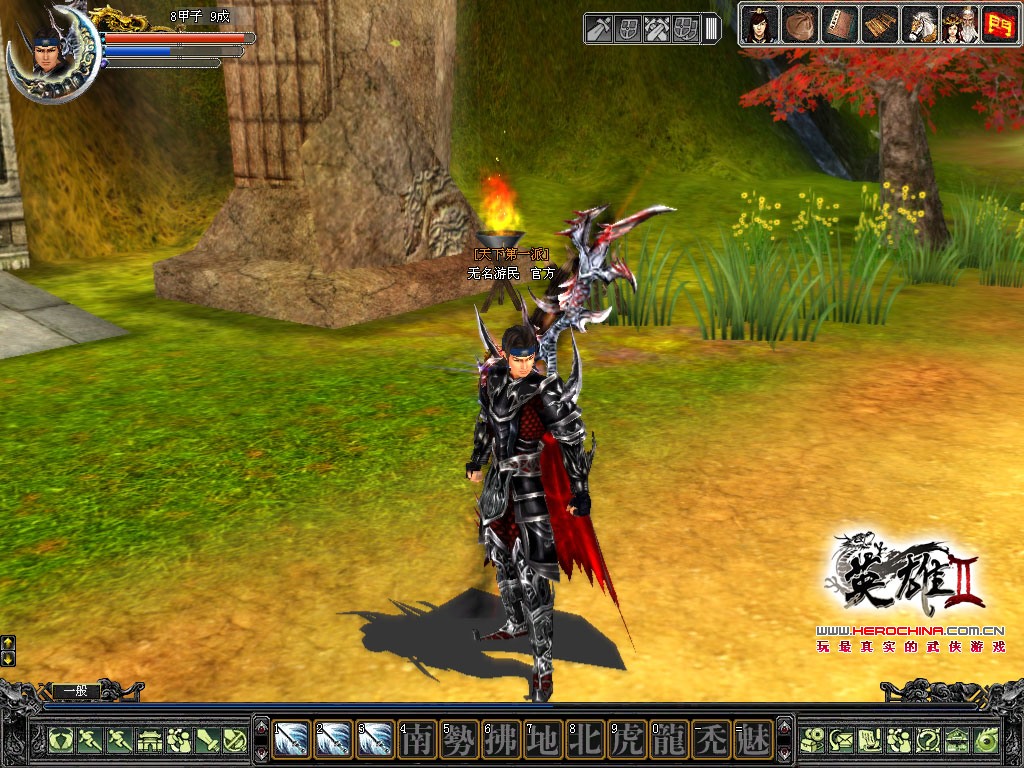The image size is (1024, 768).
Task: Open the red 門 guild icon
Action: pos(997,24)
